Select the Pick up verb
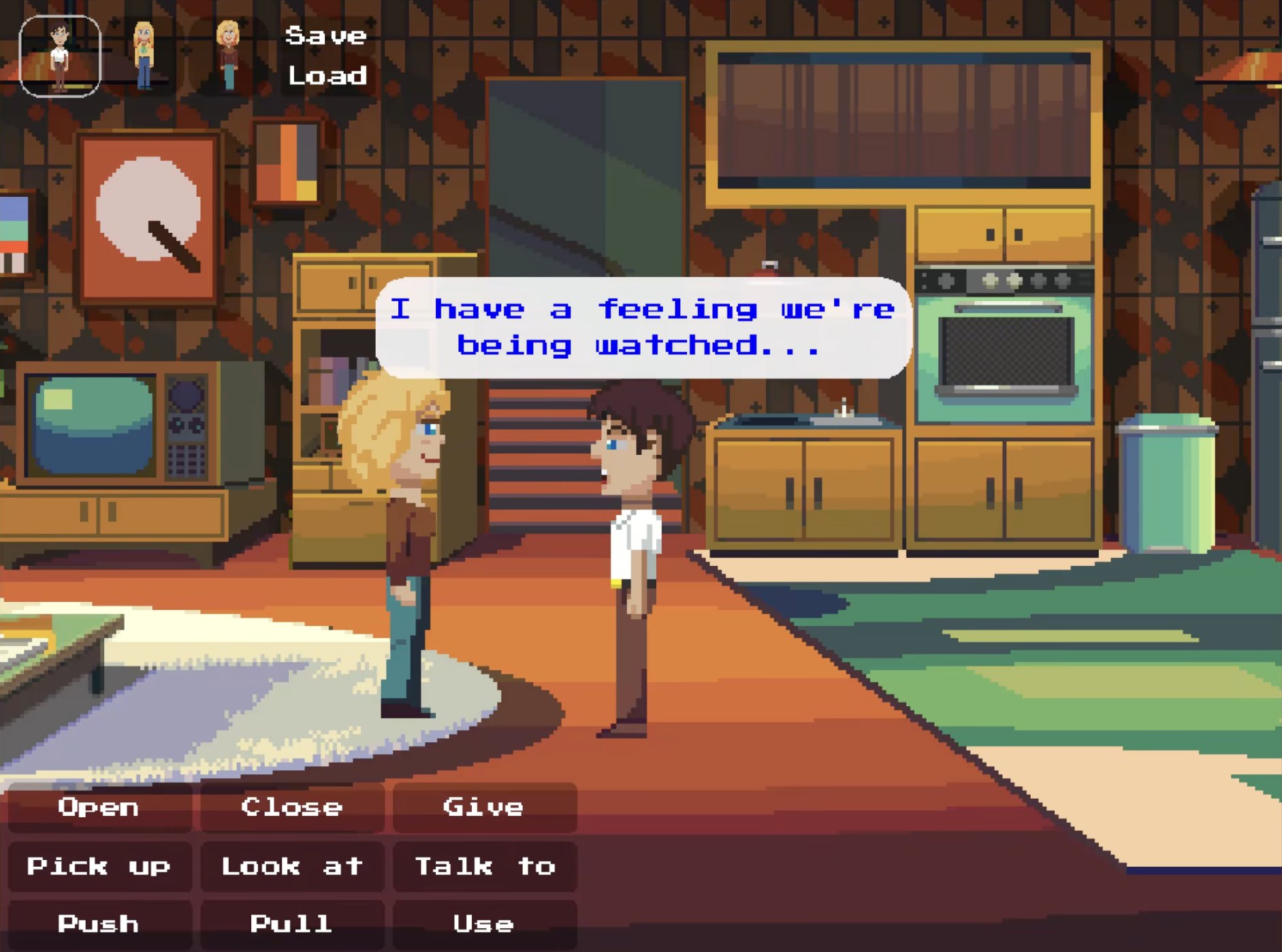Viewport: 1282px width, 952px height. pos(99,866)
